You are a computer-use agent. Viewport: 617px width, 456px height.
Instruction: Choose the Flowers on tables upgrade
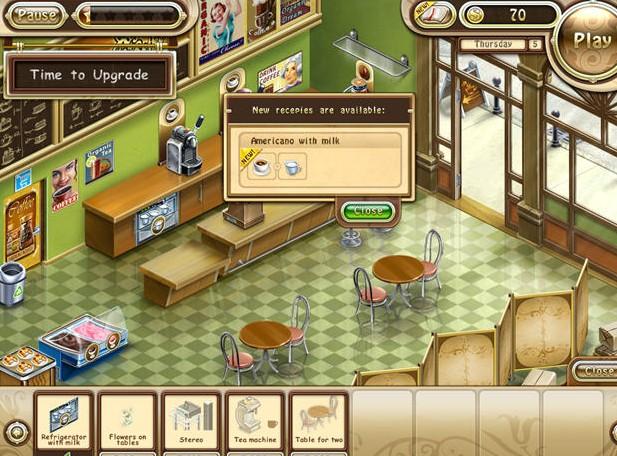point(127,422)
